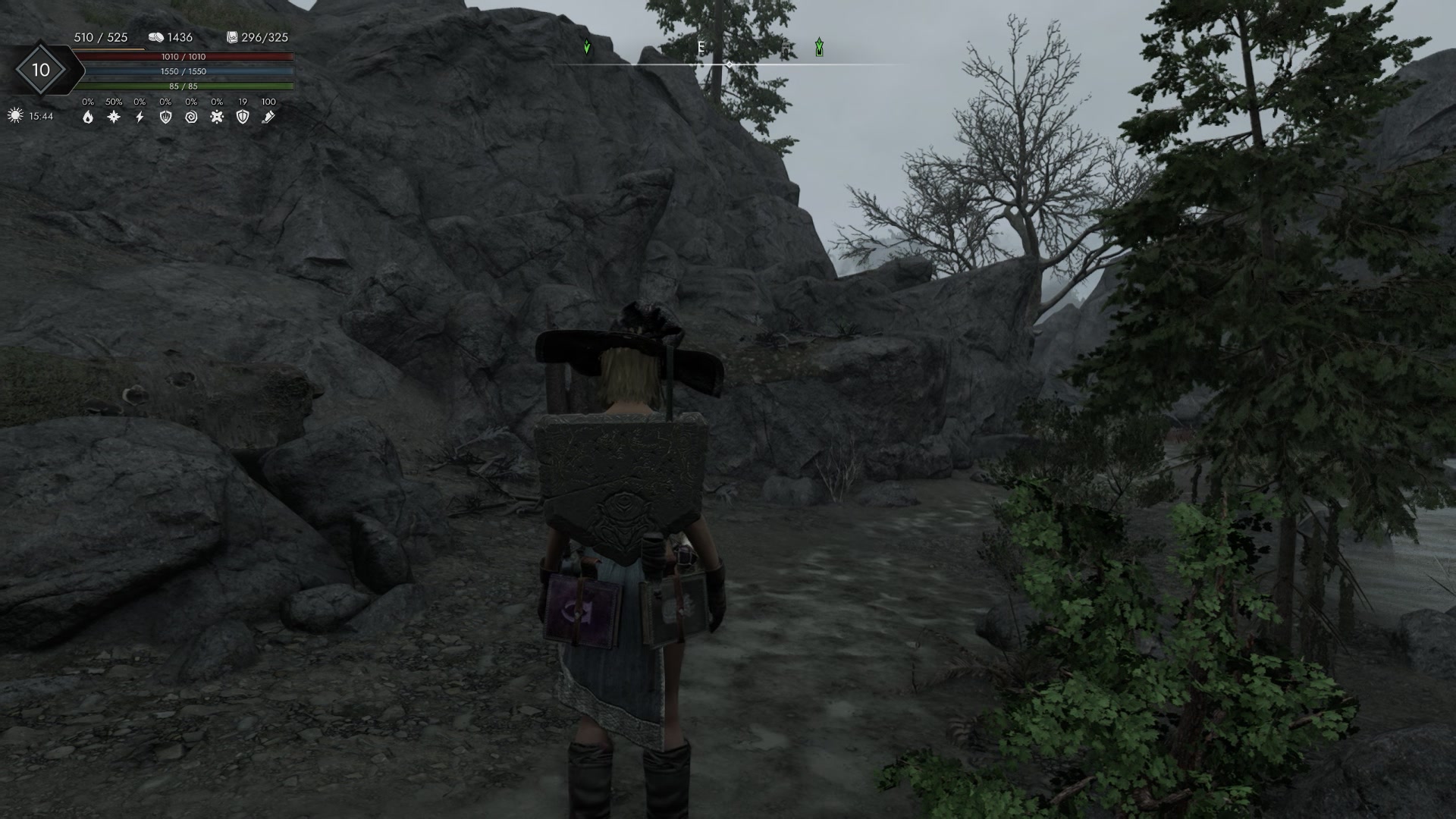This screenshot has width=1456, height=819.
Task: Click the fire resistance icon
Action: click(89, 118)
